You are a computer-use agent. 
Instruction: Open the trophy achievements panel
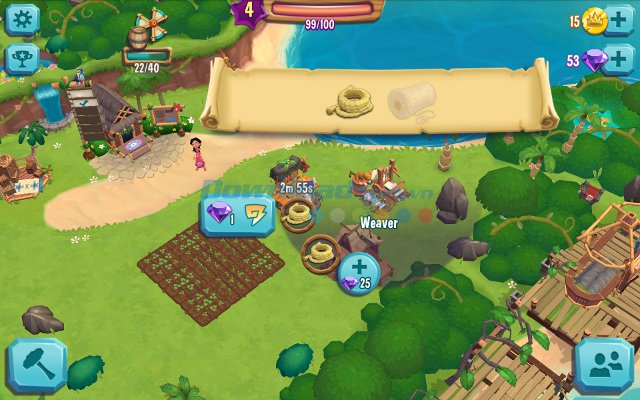click(x=21, y=59)
